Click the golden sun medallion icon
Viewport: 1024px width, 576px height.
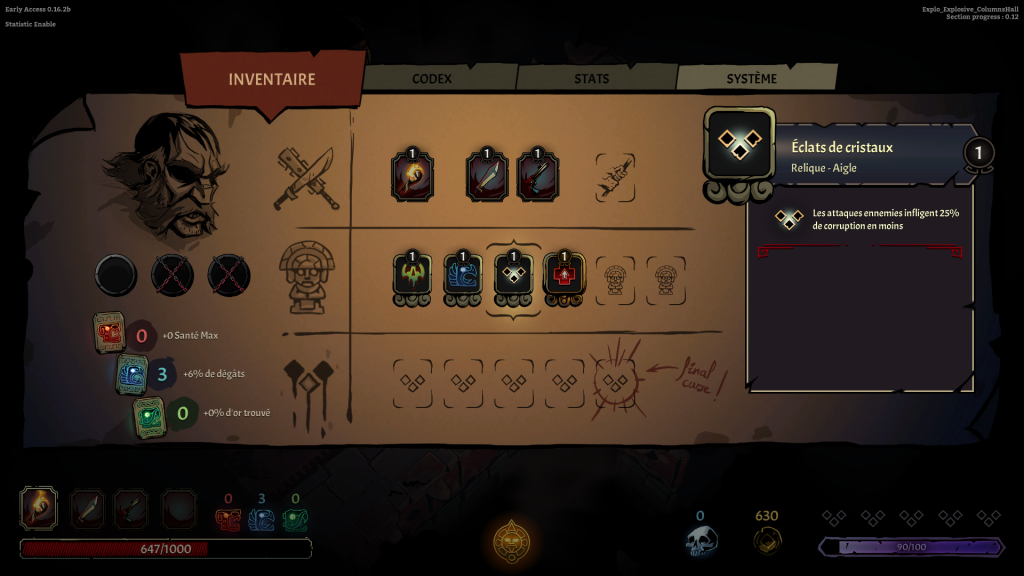(512, 541)
